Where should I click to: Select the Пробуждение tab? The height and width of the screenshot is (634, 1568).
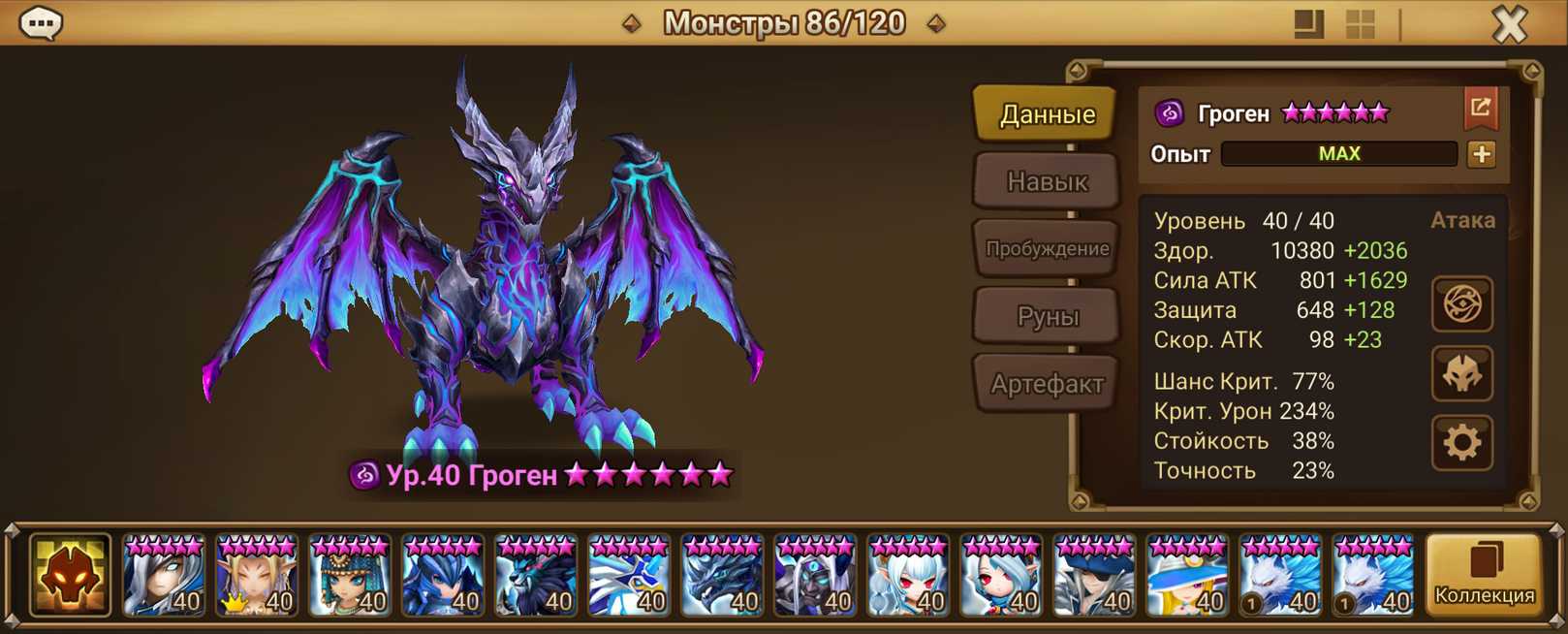click(1047, 248)
